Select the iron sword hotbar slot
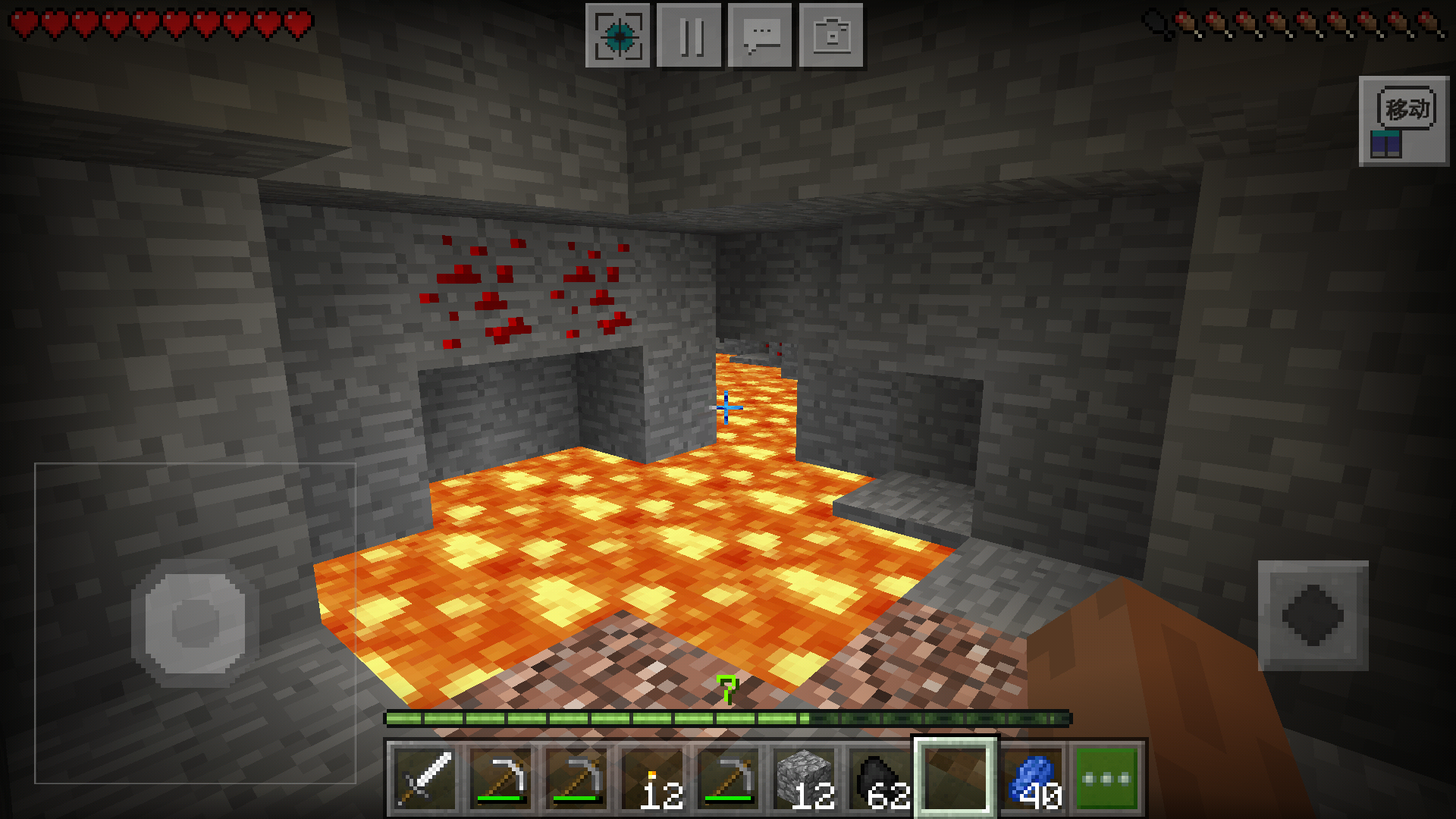The width and height of the screenshot is (1456, 819). tap(425, 779)
